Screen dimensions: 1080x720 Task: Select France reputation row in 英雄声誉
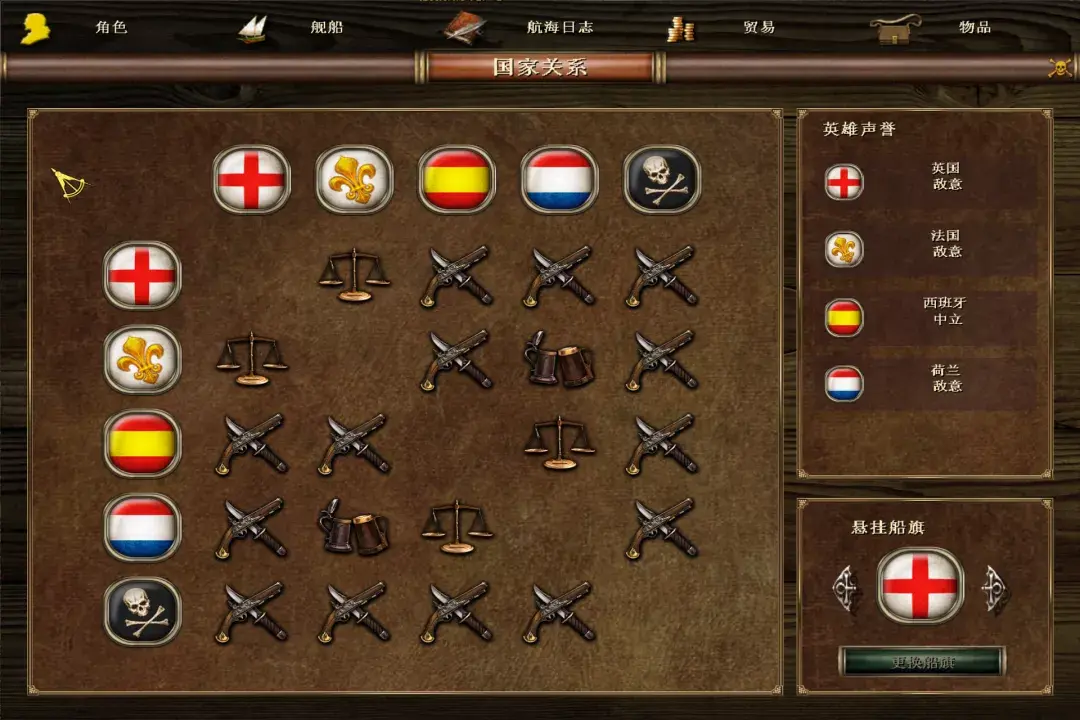[924, 248]
